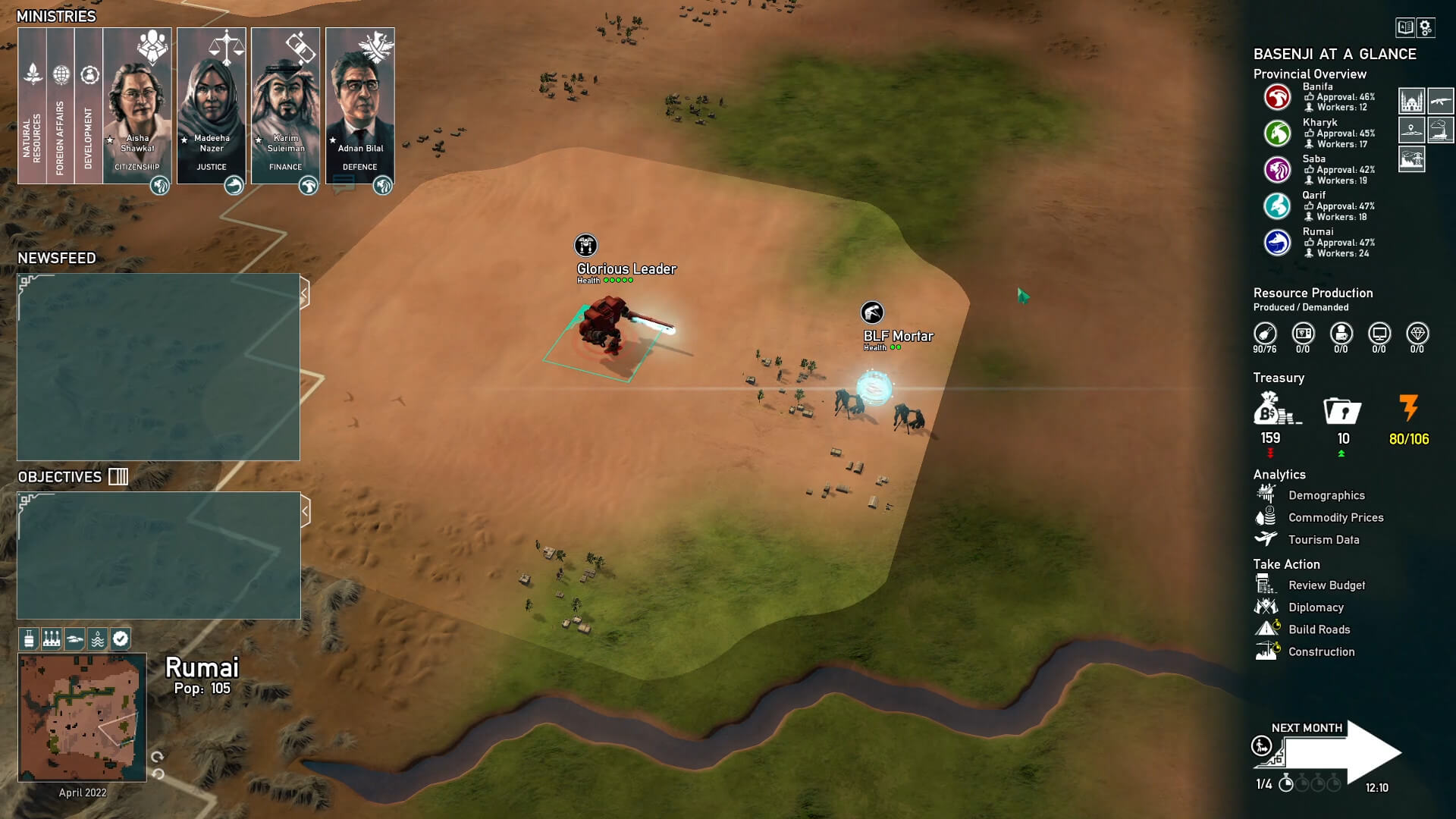
Task: Collapse the Objectives panel with its chevron
Action: pos(306,511)
